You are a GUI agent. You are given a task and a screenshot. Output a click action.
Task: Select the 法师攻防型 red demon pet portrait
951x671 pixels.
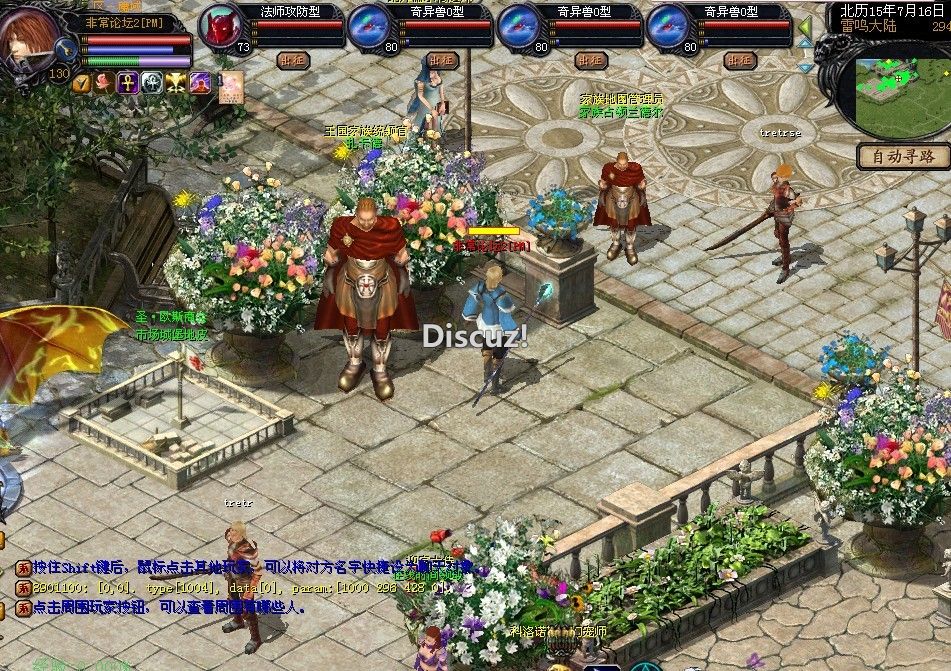tap(220, 26)
